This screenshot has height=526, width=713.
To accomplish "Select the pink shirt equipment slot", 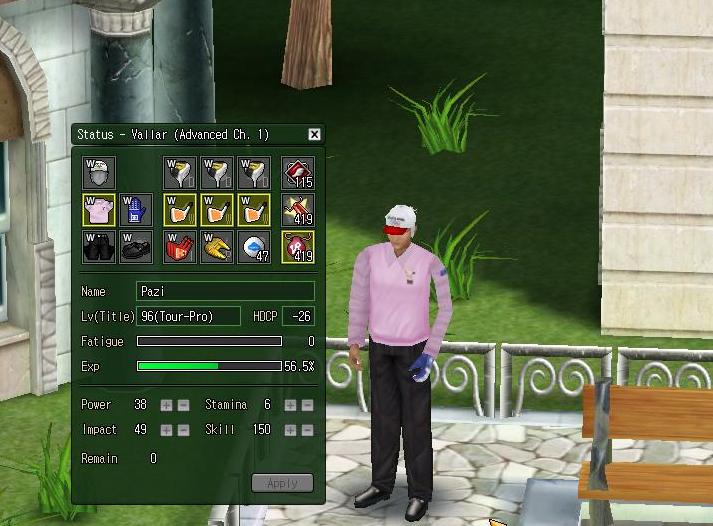I will coord(99,210).
